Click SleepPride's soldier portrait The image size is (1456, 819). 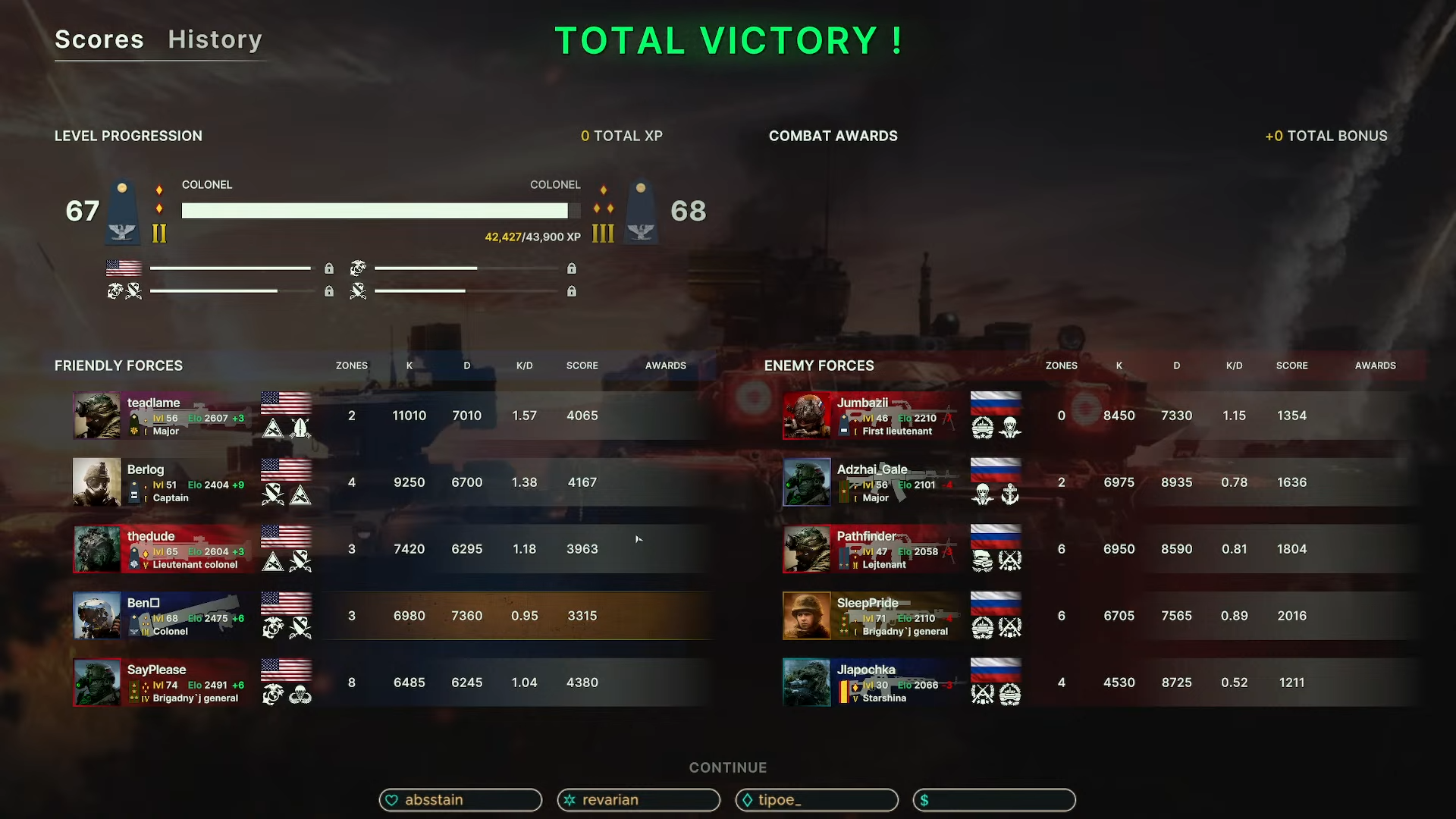coord(807,616)
